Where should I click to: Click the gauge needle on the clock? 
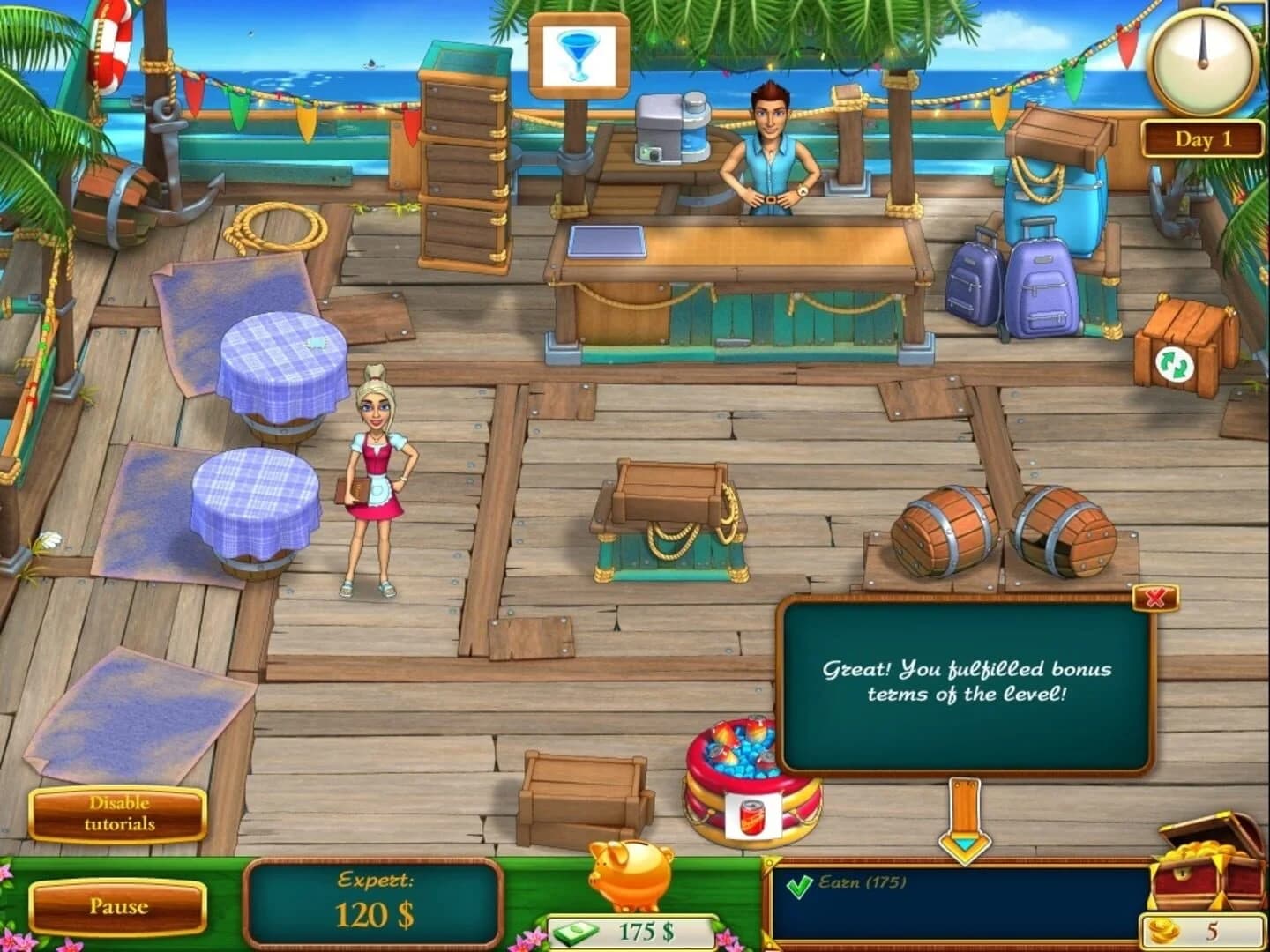[x=1202, y=48]
